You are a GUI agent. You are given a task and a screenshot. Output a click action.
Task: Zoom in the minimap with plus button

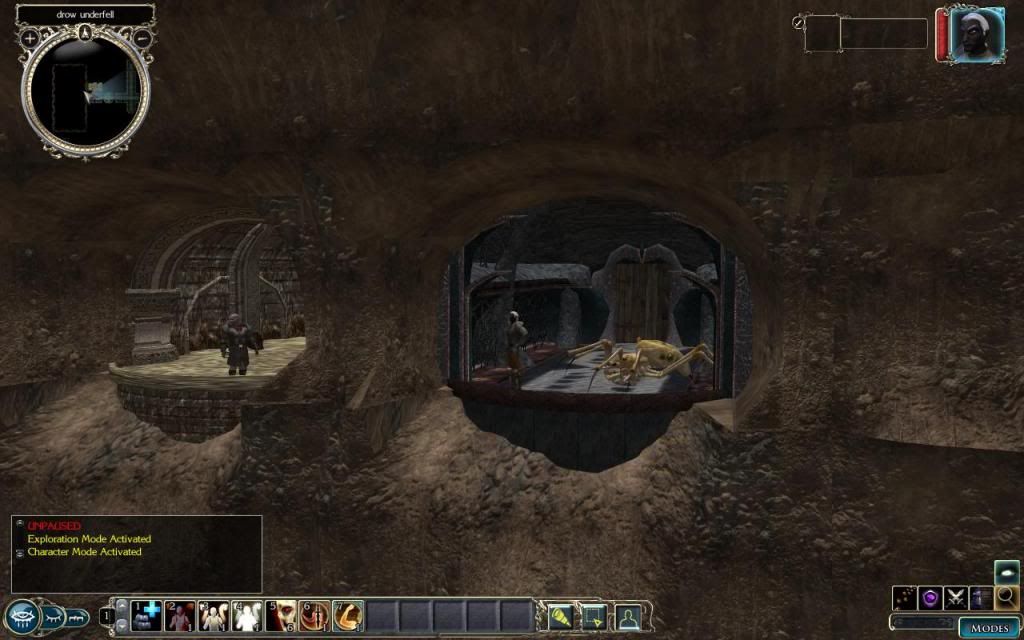30,37
